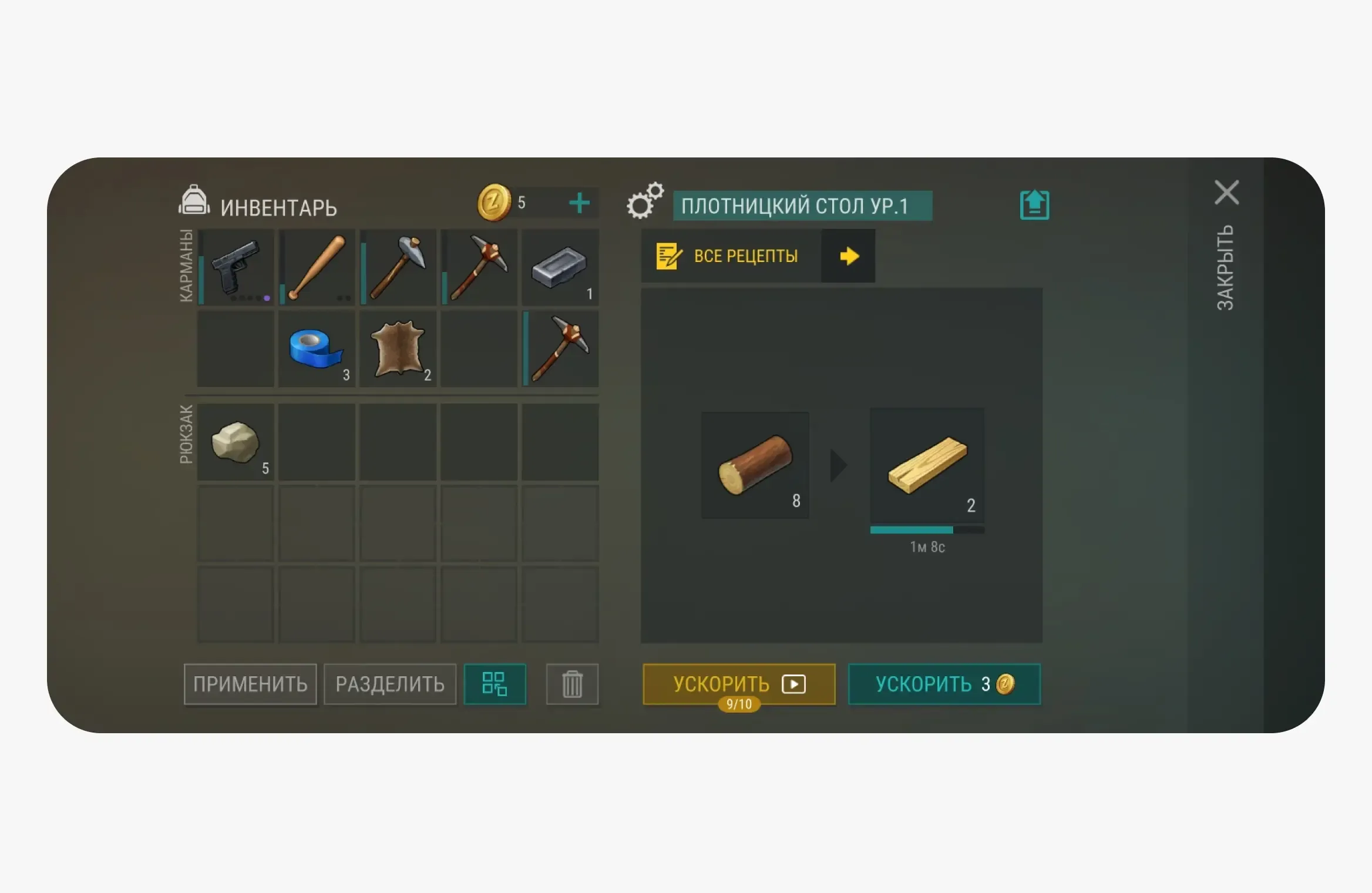
Task: Select the damaged pickaxe in the second row
Action: 561,350
